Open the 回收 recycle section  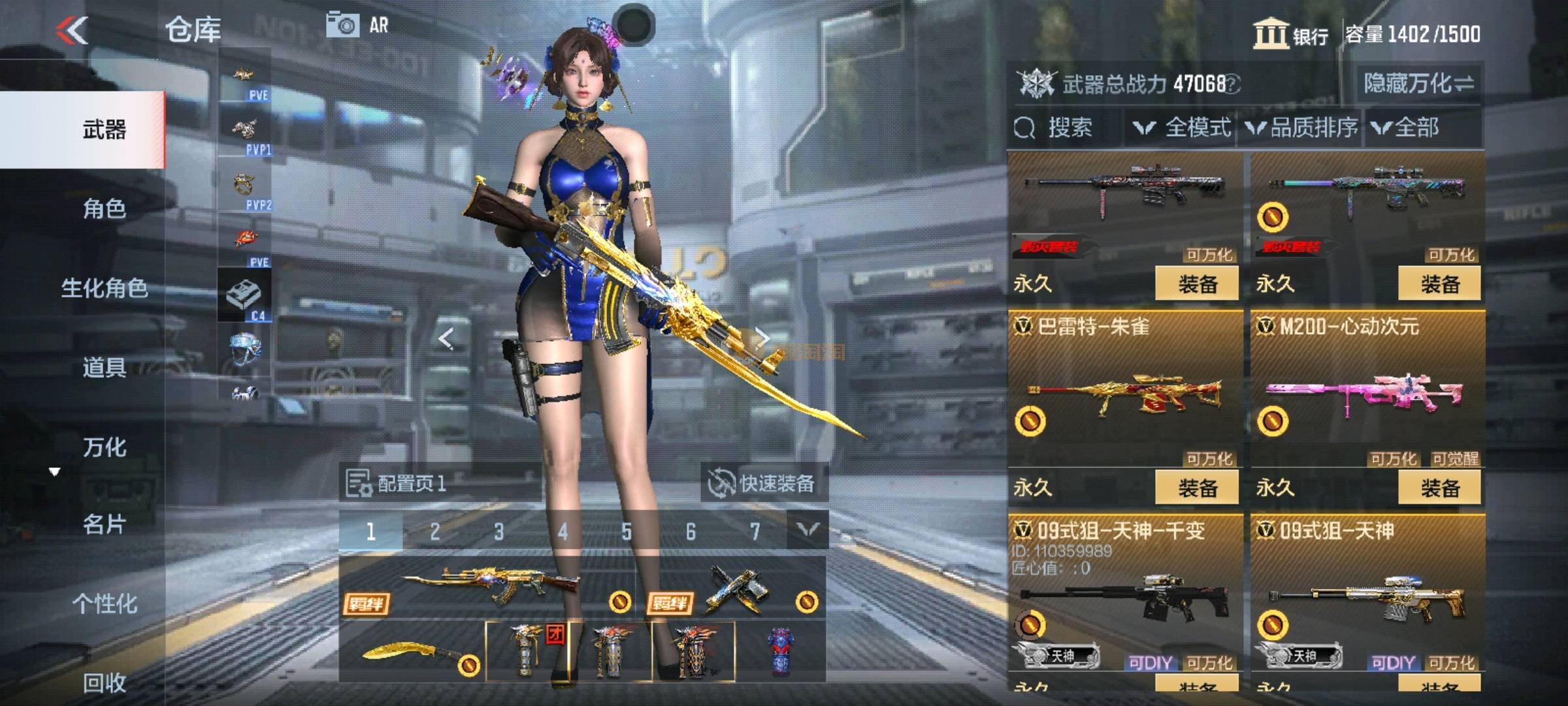click(x=105, y=682)
